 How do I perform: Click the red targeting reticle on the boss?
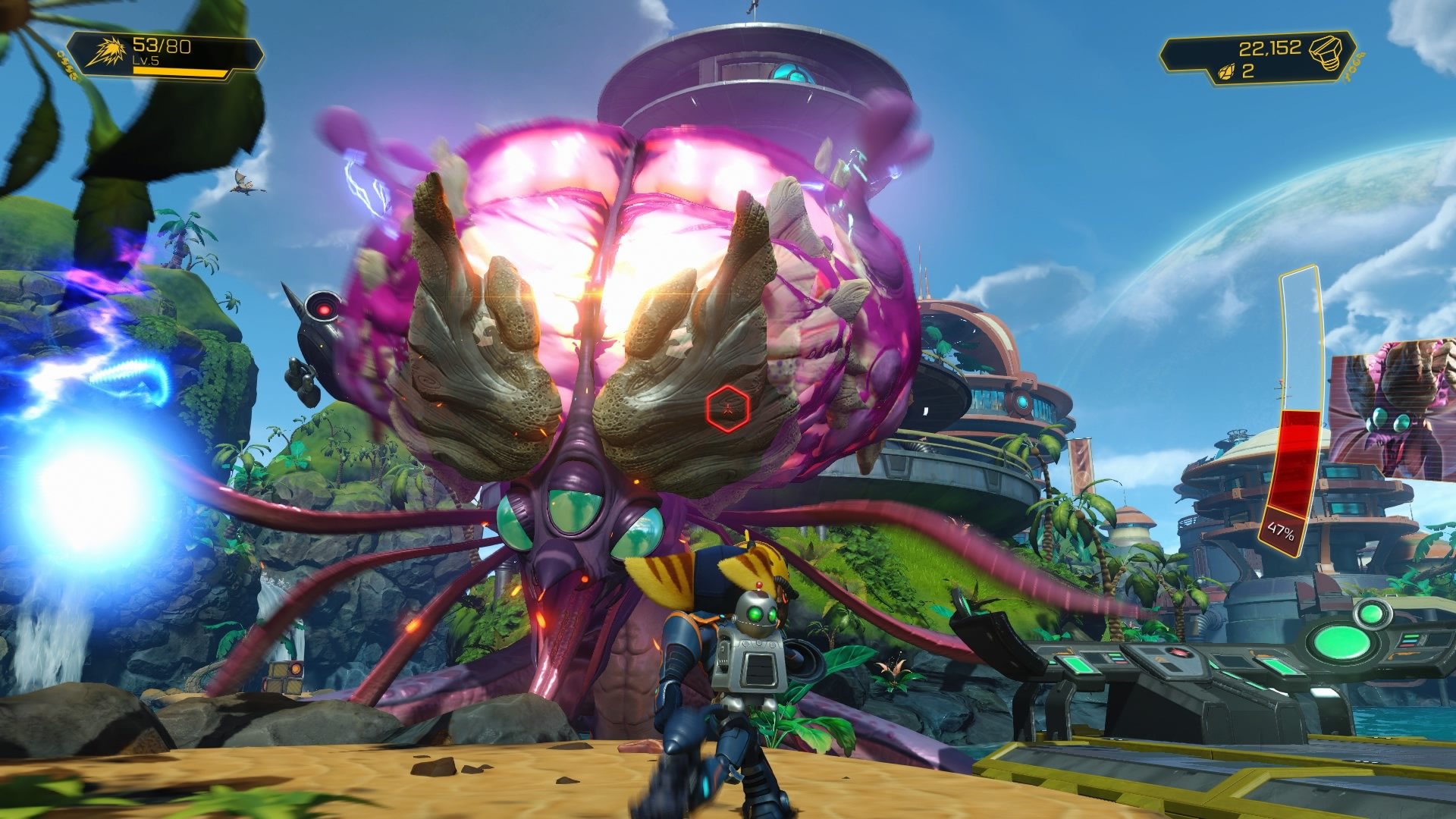pyautogui.click(x=726, y=407)
